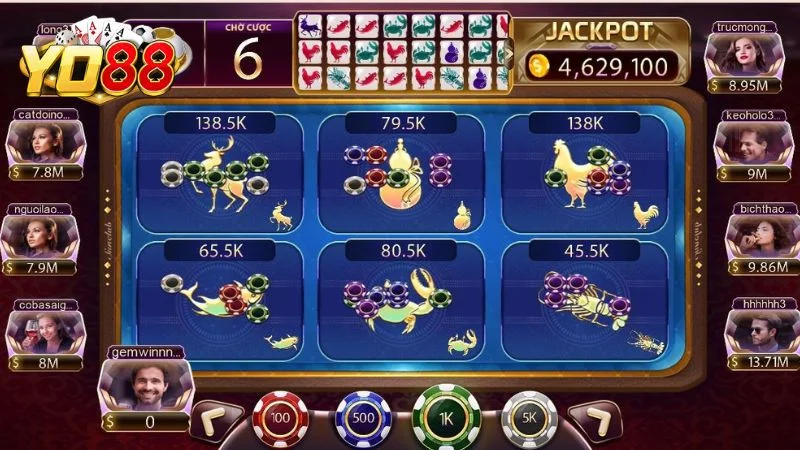Bet on the crab tile
Viewport: 800px width, 450px height.
[400, 300]
